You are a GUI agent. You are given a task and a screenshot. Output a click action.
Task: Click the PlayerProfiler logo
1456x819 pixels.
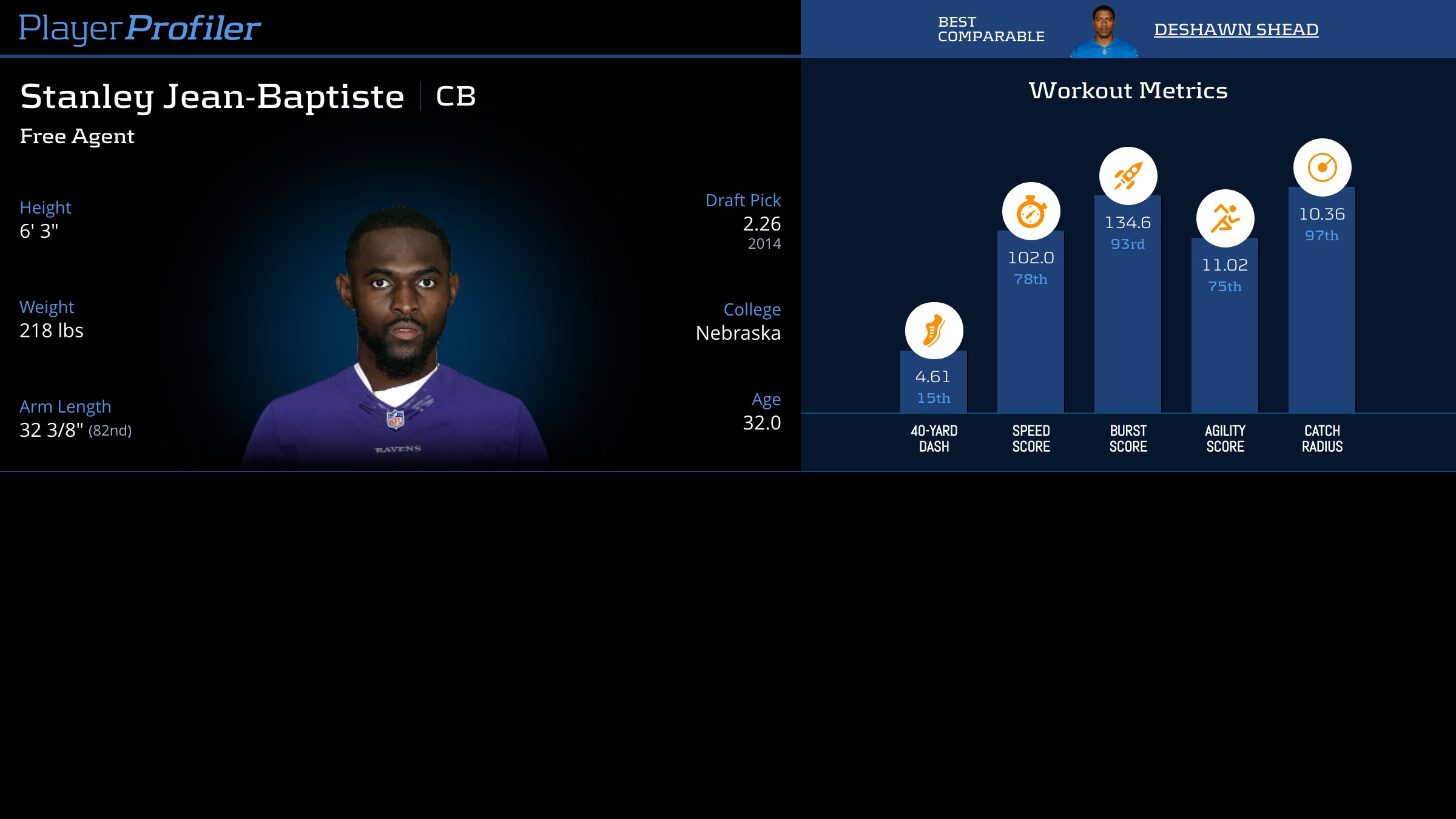(140, 29)
